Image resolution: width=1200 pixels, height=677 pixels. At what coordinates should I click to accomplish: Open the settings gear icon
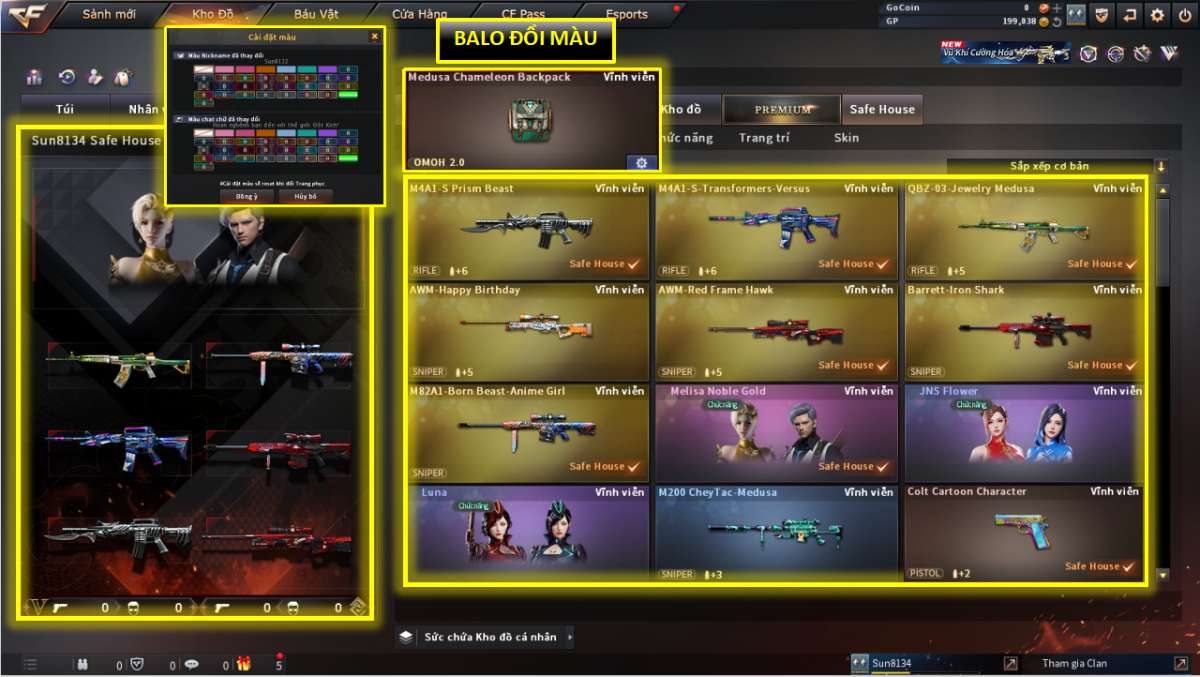[1157, 14]
